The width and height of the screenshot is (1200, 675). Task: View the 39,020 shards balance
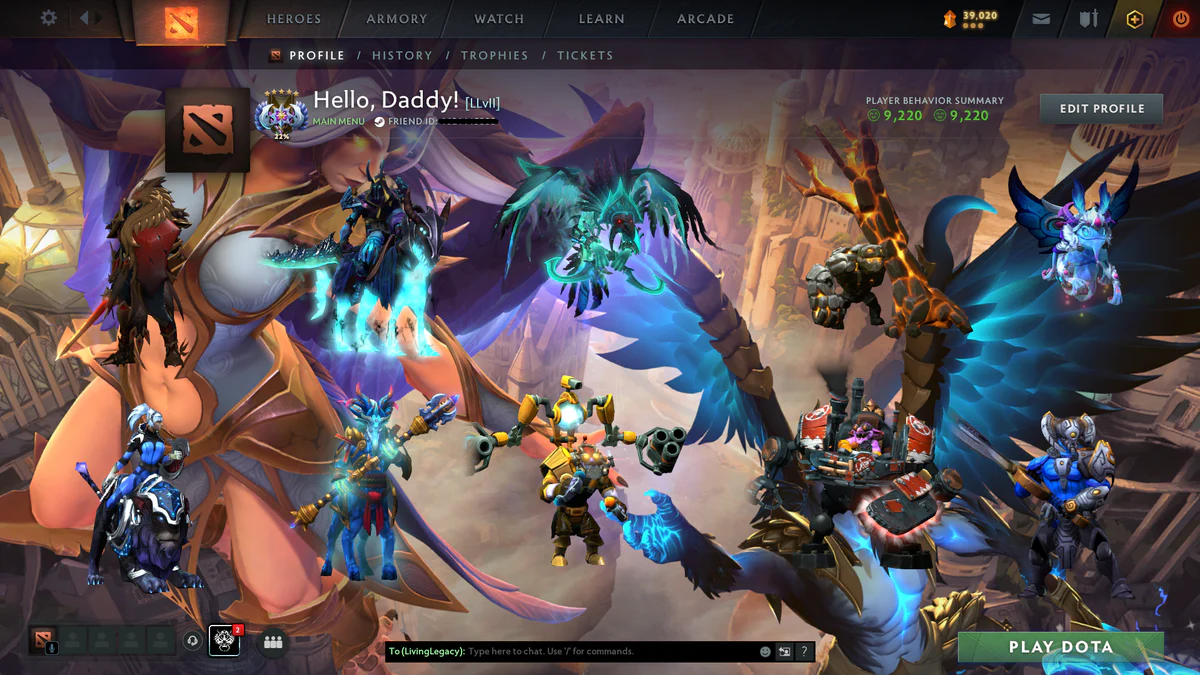(x=969, y=18)
